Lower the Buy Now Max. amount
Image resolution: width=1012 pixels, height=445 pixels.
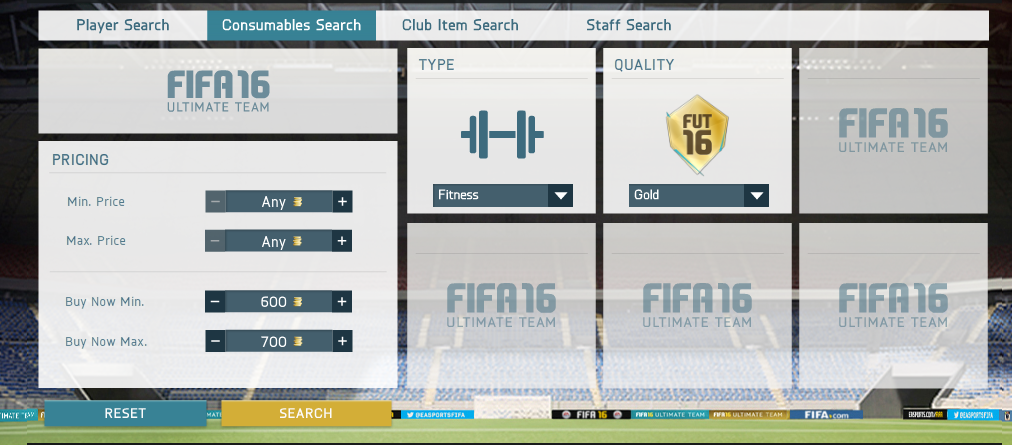(215, 342)
